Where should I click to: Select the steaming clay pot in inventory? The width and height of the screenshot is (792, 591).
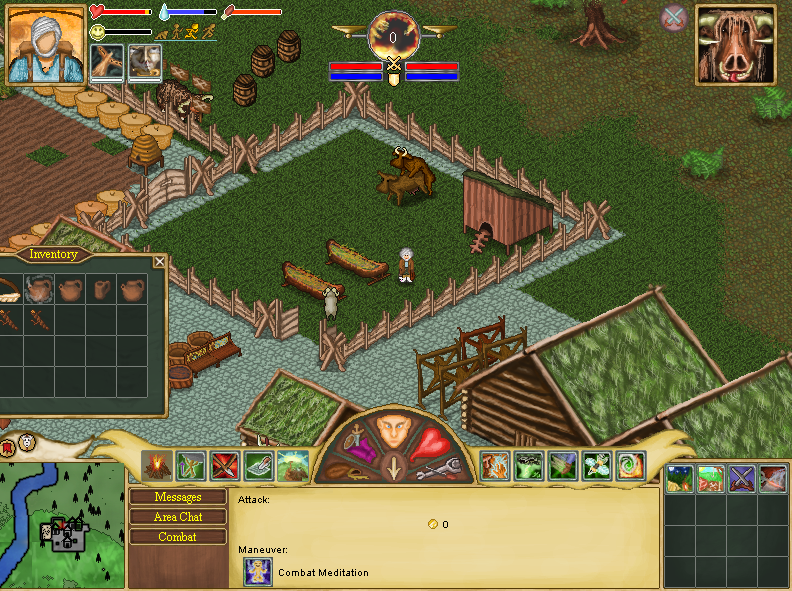(x=38, y=290)
